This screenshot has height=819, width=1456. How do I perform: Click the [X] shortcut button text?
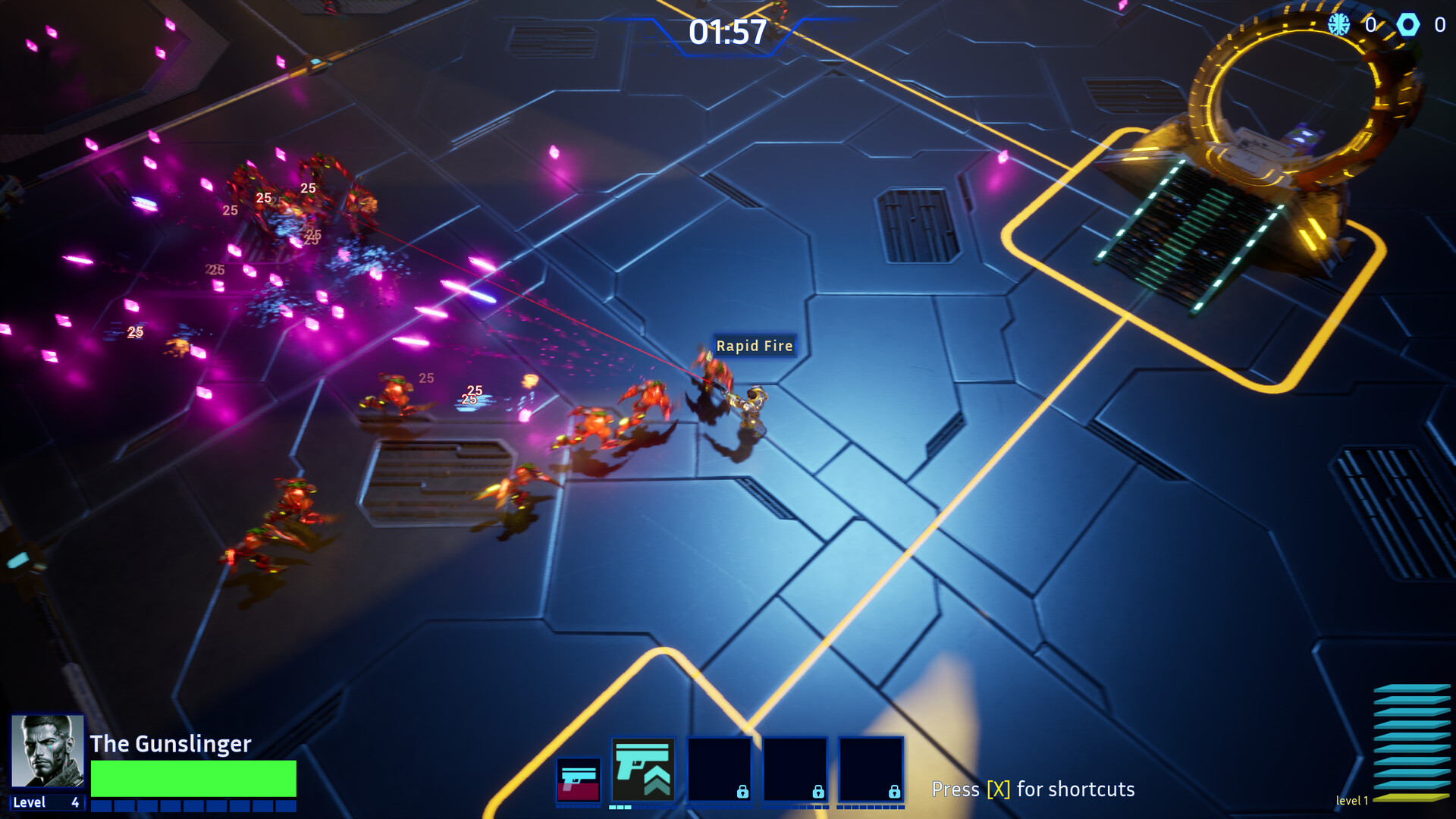tap(997, 789)
